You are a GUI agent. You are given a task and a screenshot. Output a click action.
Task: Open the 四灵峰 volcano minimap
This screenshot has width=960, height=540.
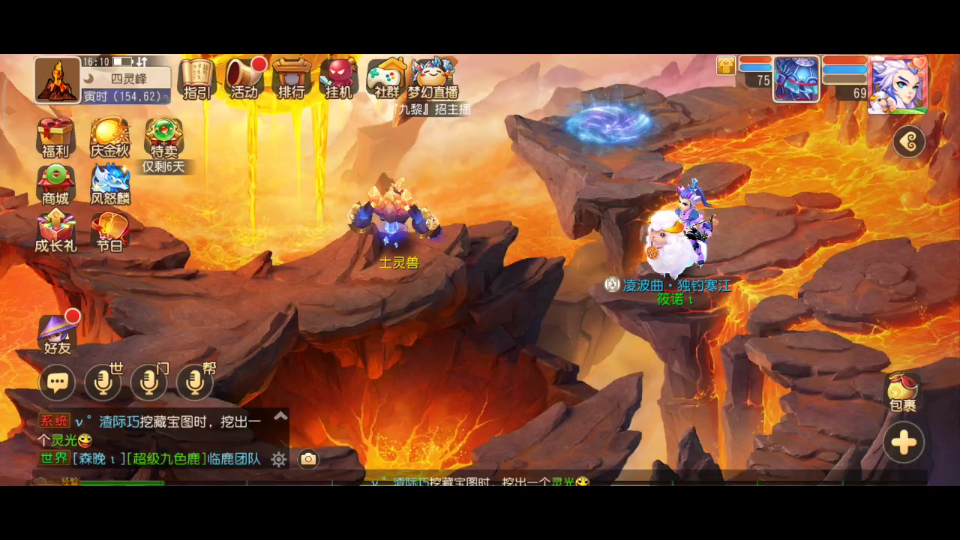pyautogui.click(x=57, y=79)
